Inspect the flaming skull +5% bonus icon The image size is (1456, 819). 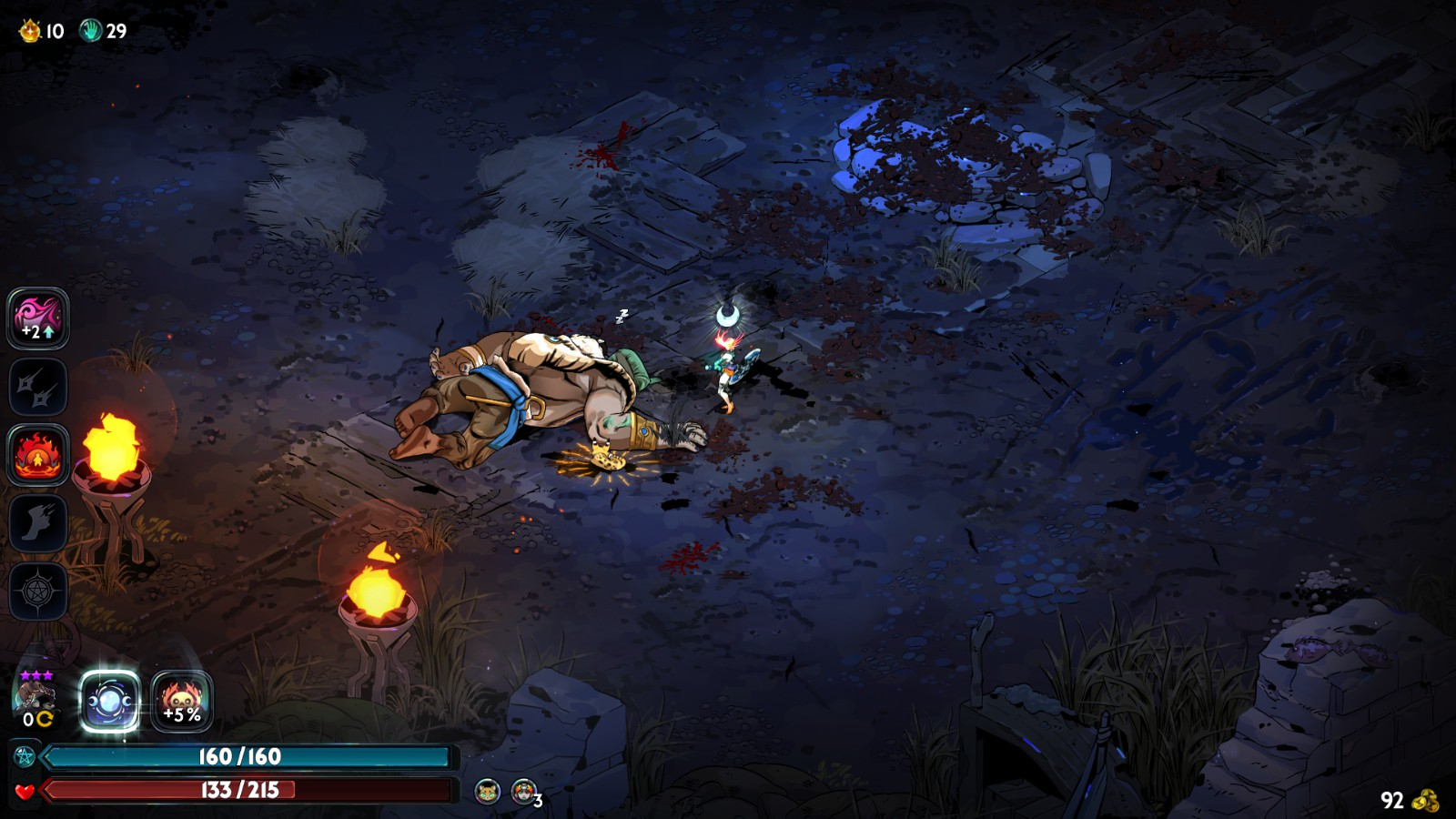click(x=182, y=702)
